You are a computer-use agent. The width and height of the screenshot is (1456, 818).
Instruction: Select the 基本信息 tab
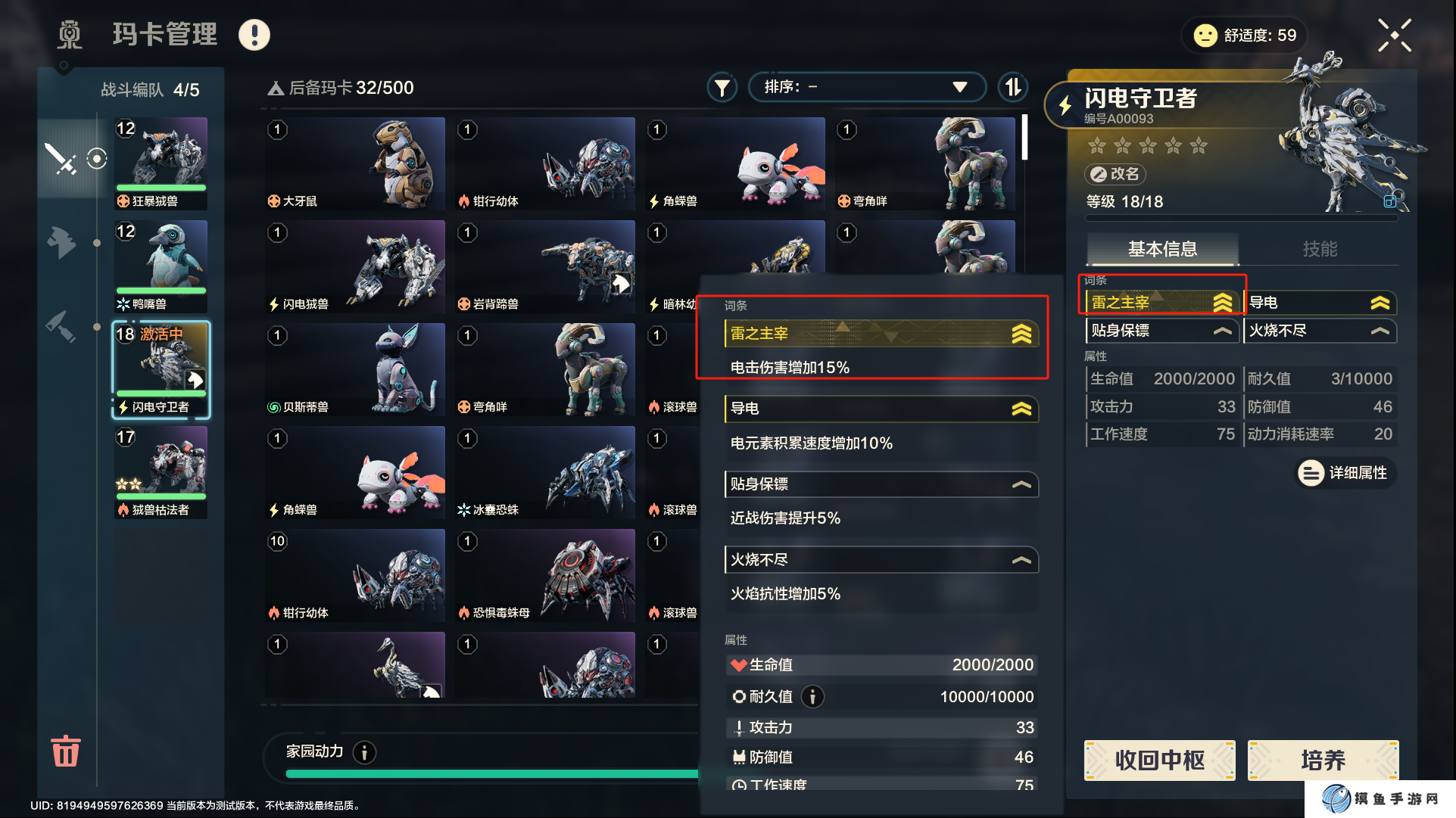(1162, 249)
